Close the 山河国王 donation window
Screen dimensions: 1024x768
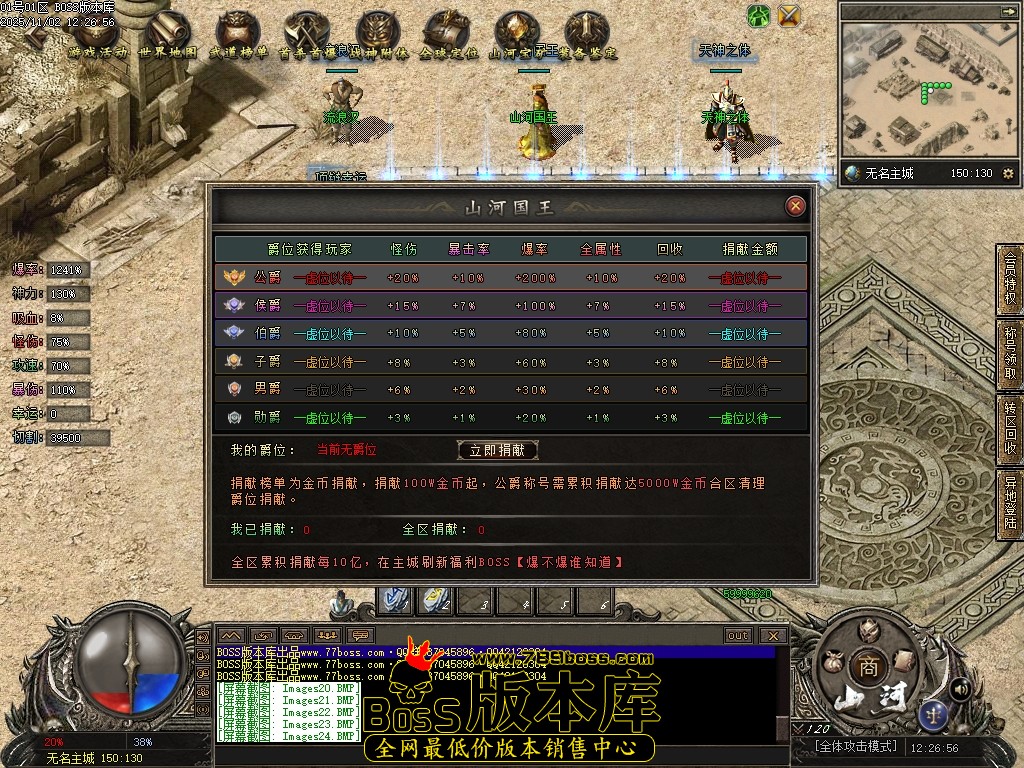coord(795,206)
